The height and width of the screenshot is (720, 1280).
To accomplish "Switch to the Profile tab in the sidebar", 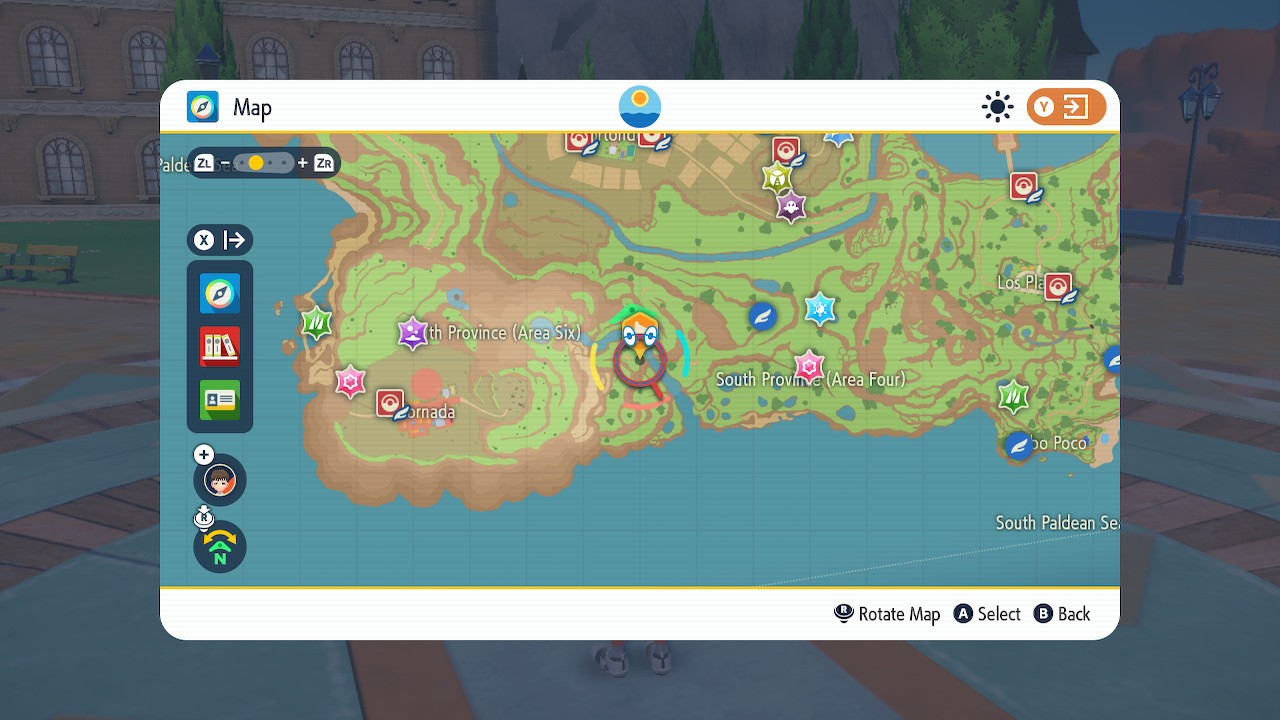I will pos(219,400).
